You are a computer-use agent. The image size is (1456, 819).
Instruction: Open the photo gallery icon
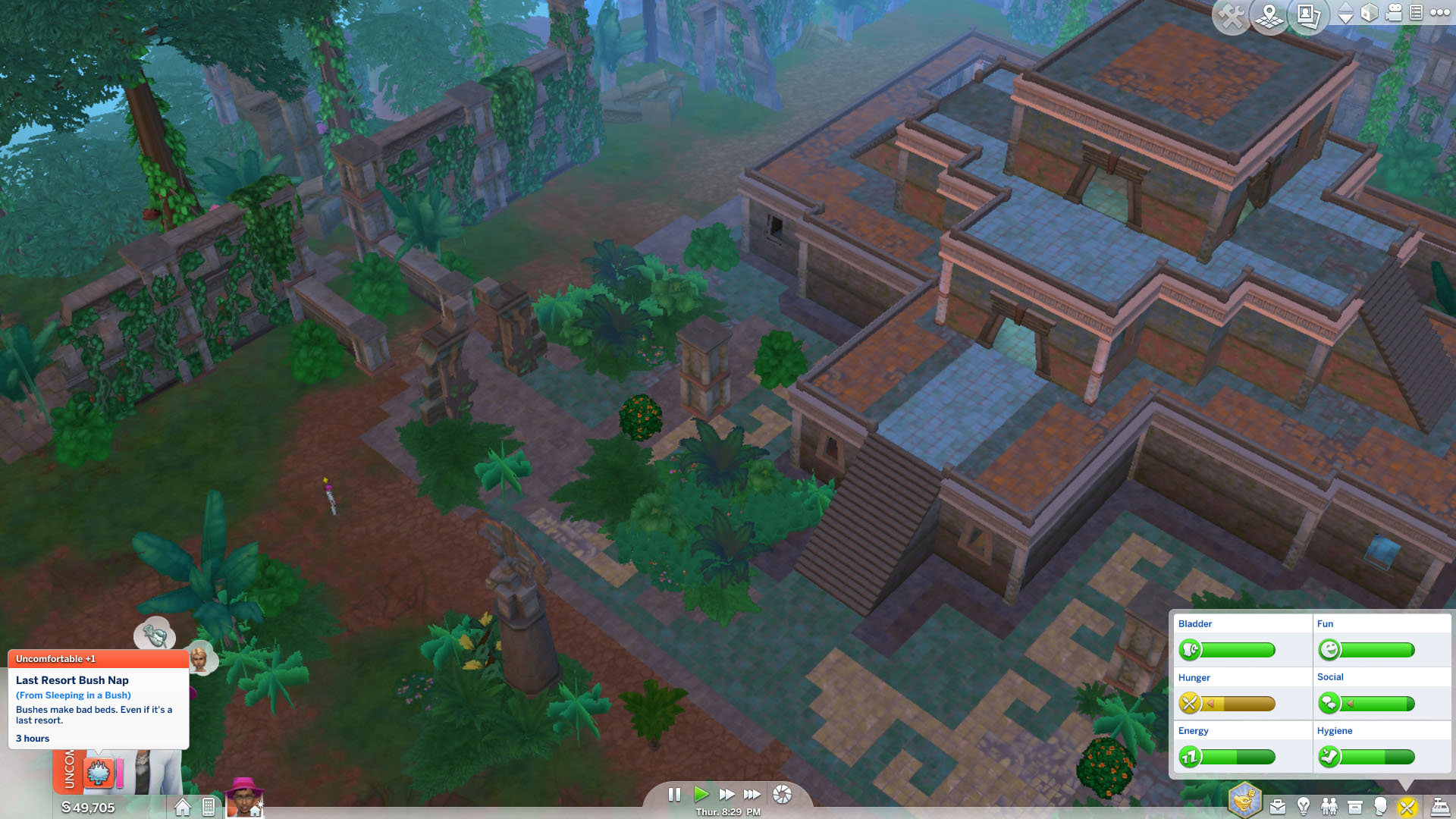tap(1307, 14)
